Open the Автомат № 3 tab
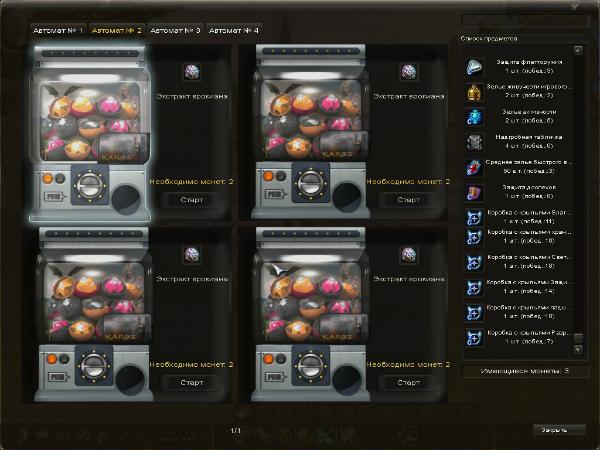The width and height of the screenshot is (600, 450). [175, 31]
